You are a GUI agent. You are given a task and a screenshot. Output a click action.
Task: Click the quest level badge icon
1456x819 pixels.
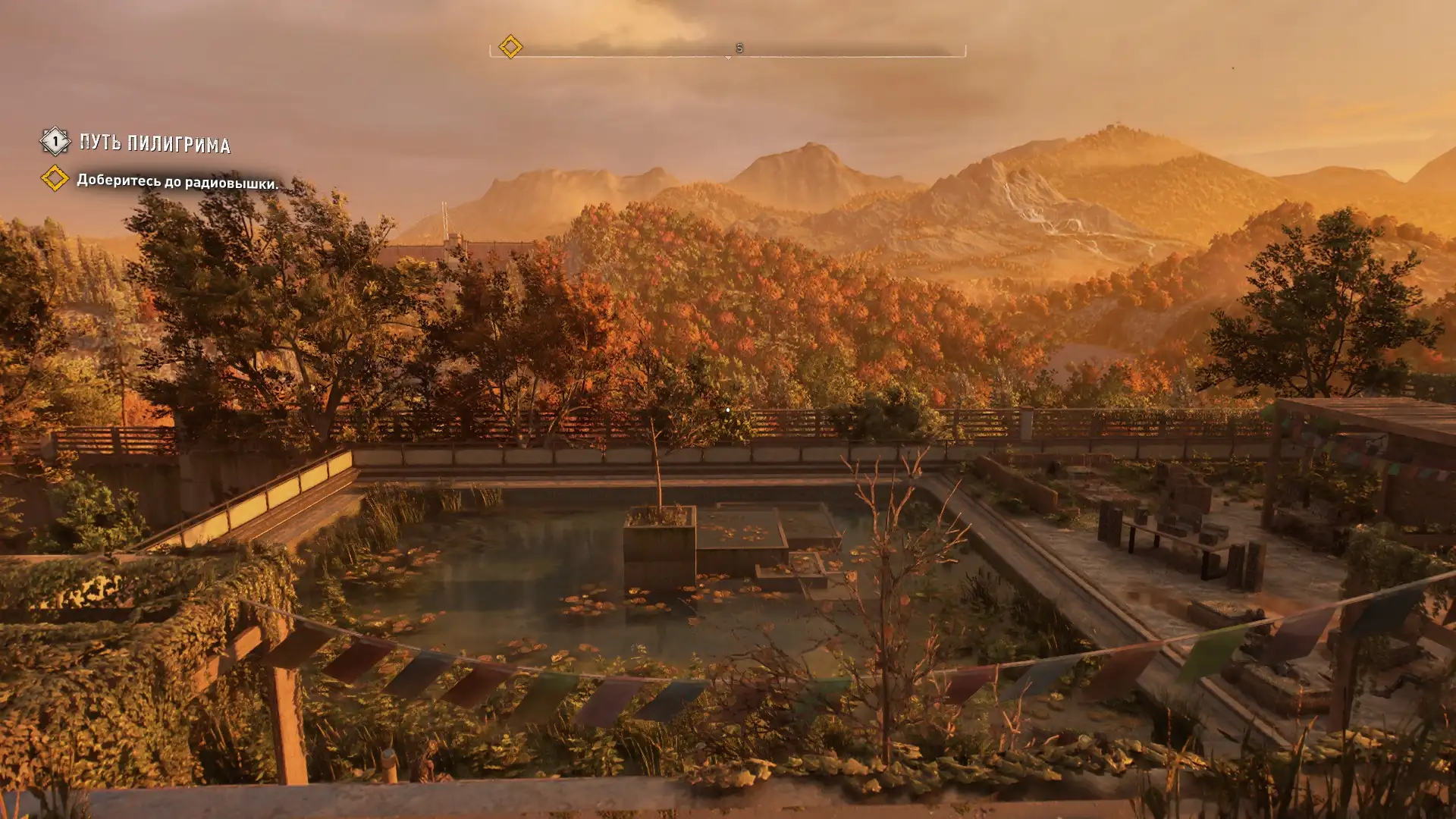tap(55, 141)
